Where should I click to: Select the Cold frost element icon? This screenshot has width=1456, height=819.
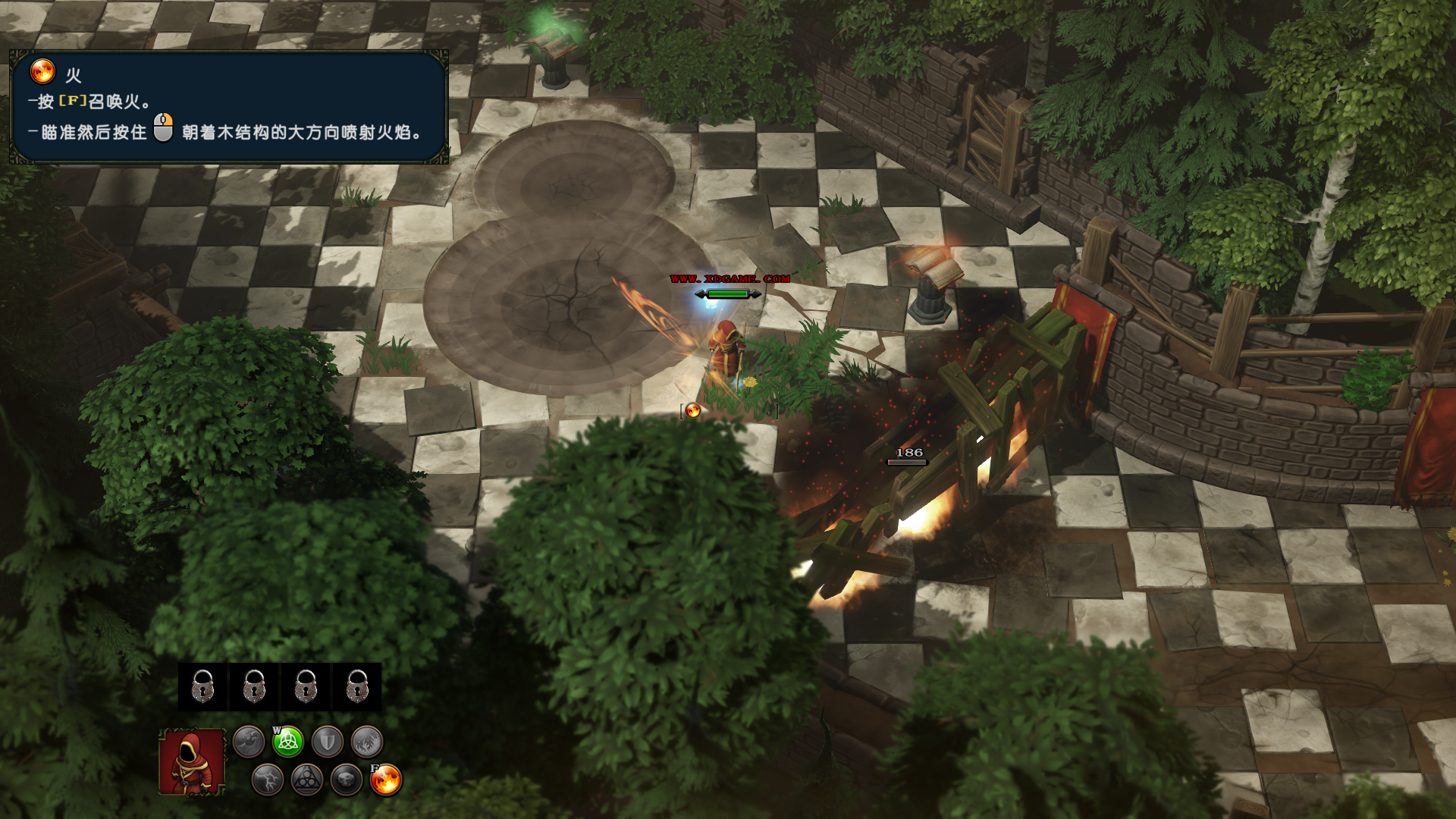point(367,742)
